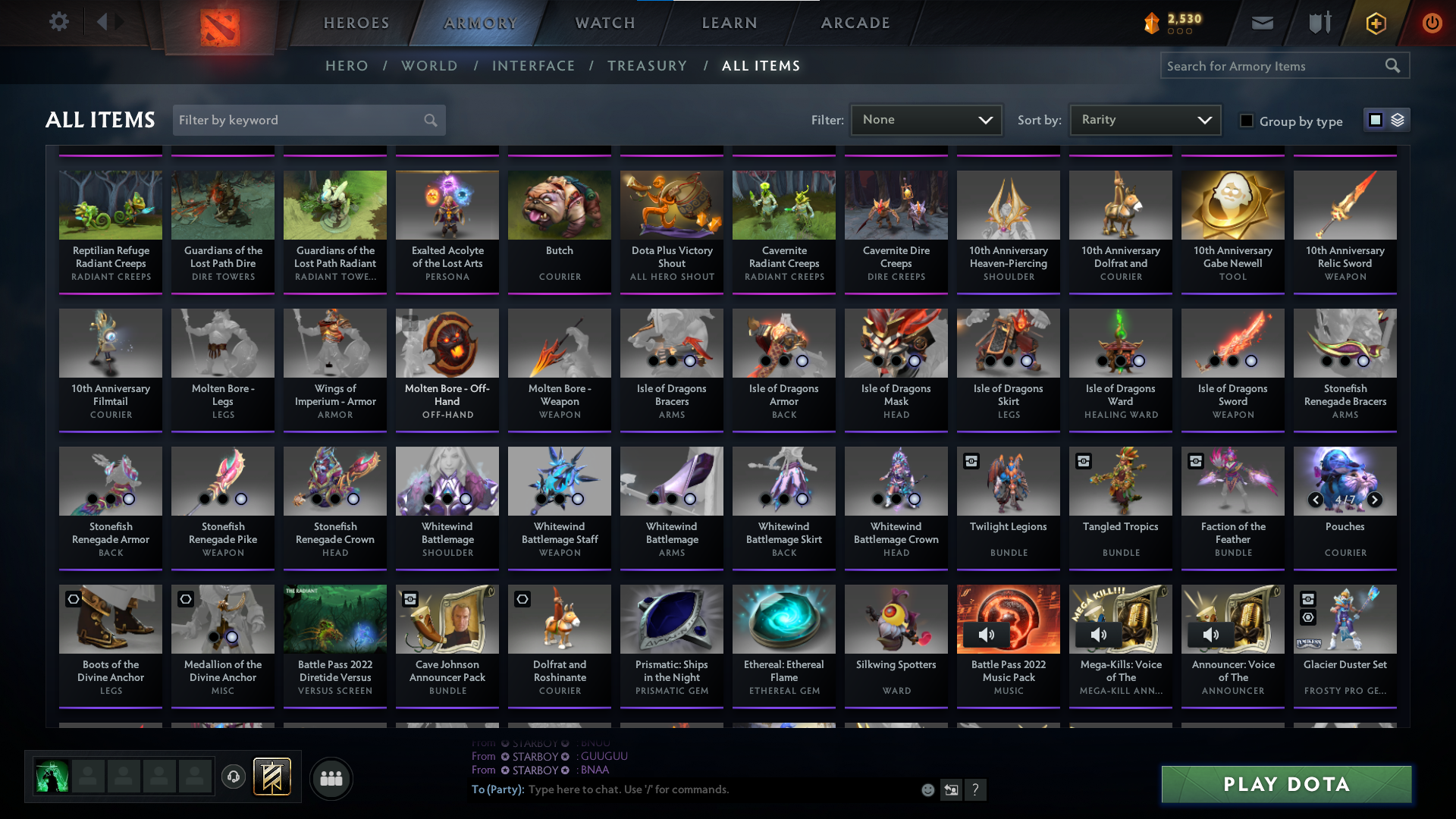Preview the Battle Pass 2022 Music Pack speaker icon
Image resolution: width=1456 pixels, height=819 pixels.
987,635
